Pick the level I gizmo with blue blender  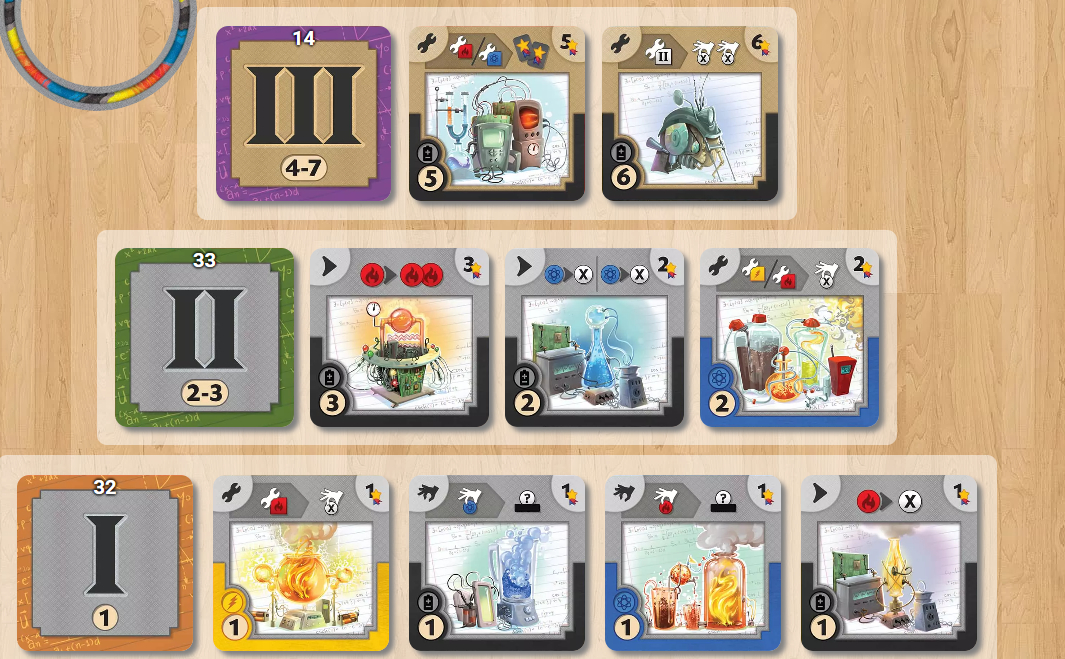(497, 564)
